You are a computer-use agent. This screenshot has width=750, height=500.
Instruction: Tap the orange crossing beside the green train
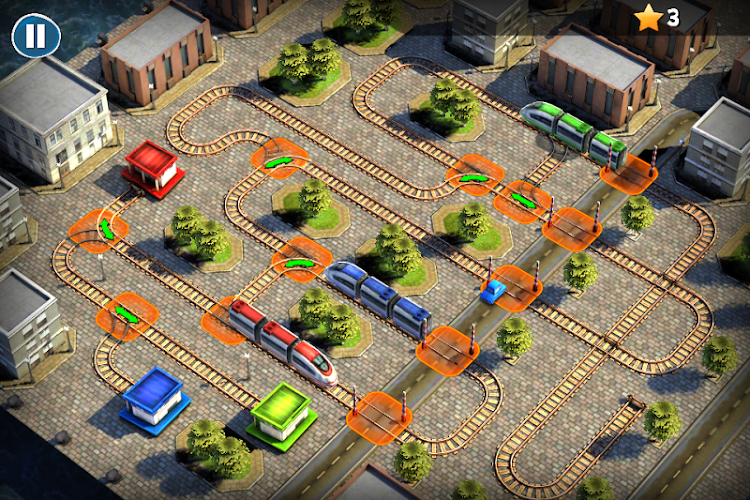pos(629,172)
